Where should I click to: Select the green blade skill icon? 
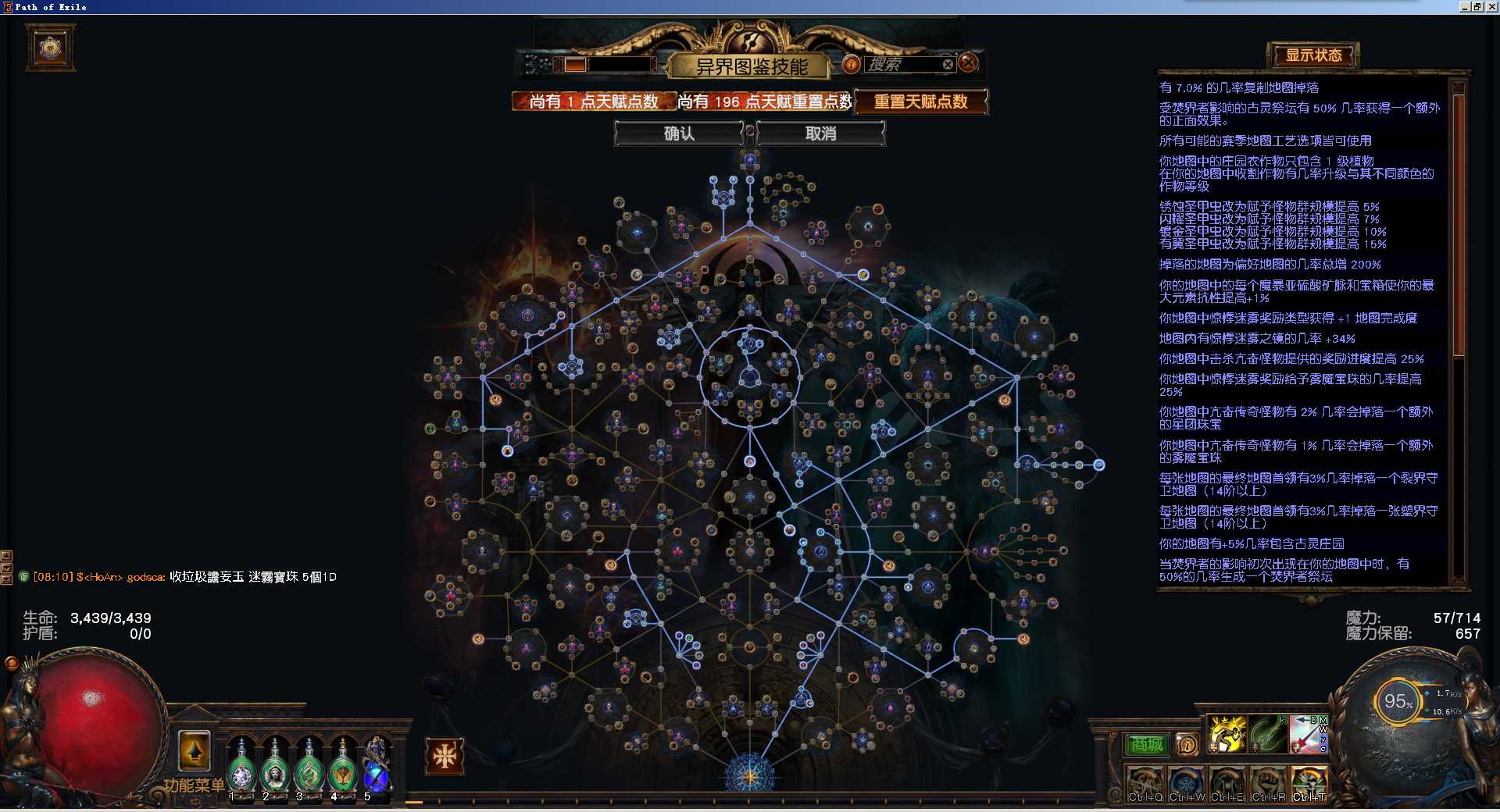point(1267,734)
